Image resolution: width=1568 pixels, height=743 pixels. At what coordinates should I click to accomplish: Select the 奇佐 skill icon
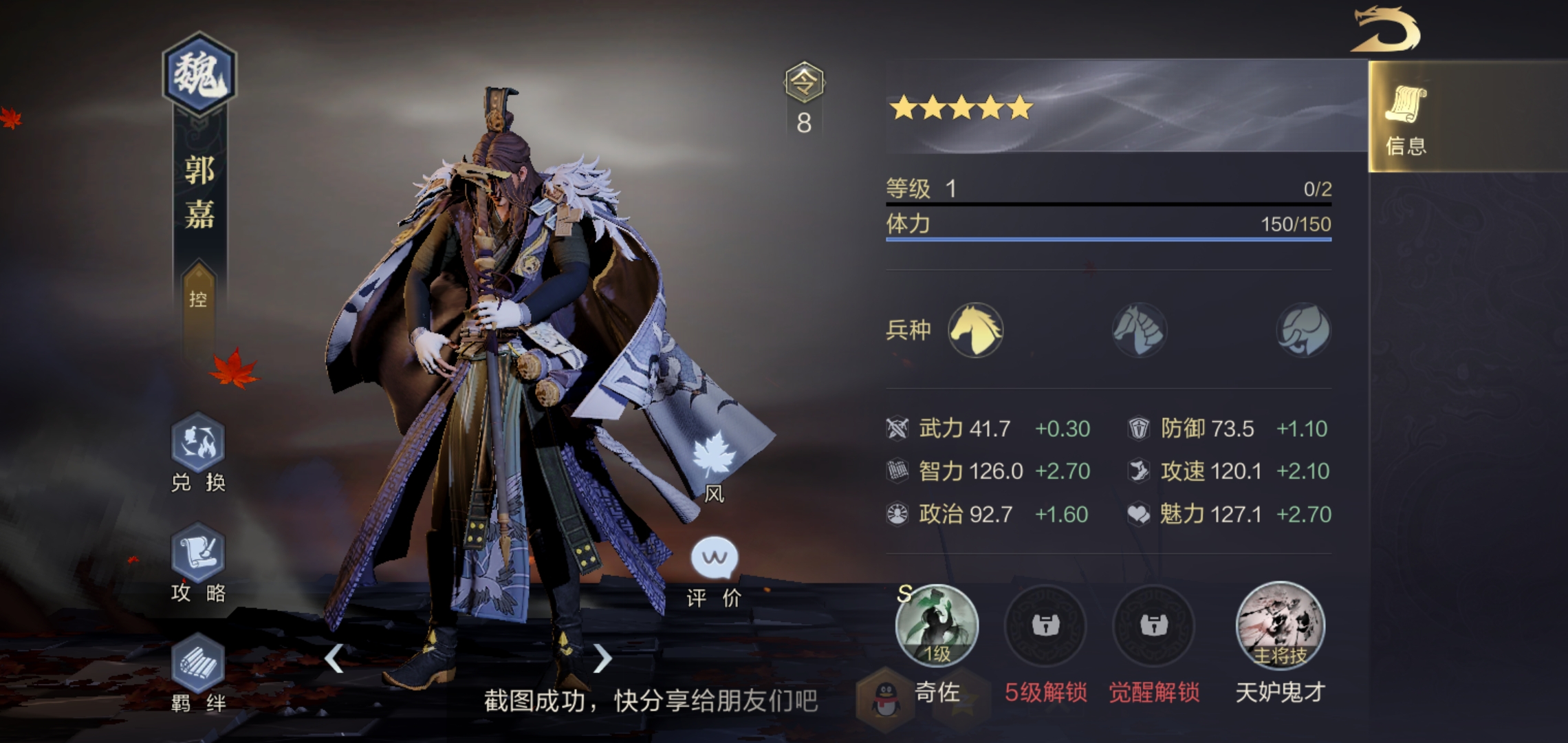click(937, 626)
